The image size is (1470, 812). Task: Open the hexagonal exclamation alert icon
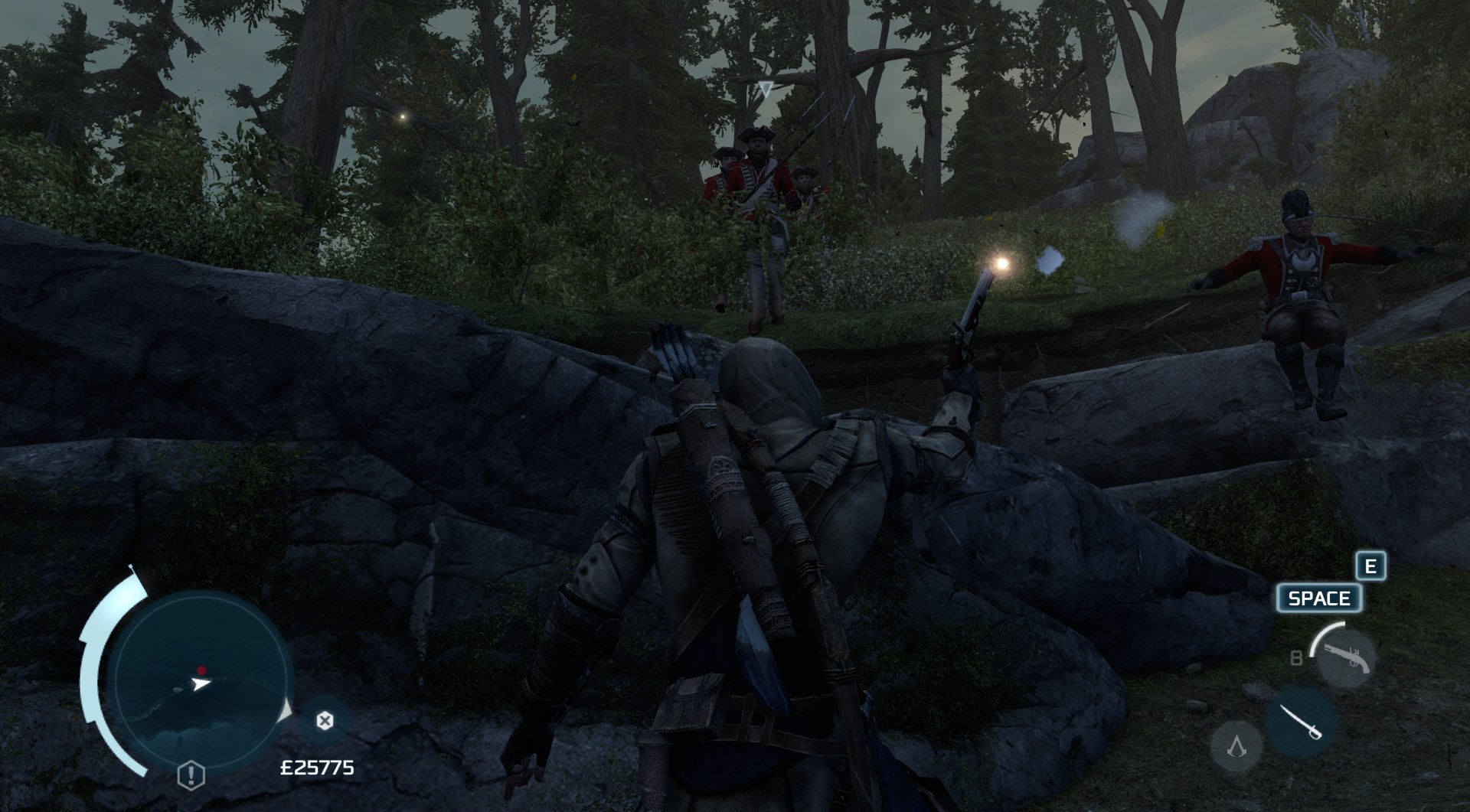point(189,774)
